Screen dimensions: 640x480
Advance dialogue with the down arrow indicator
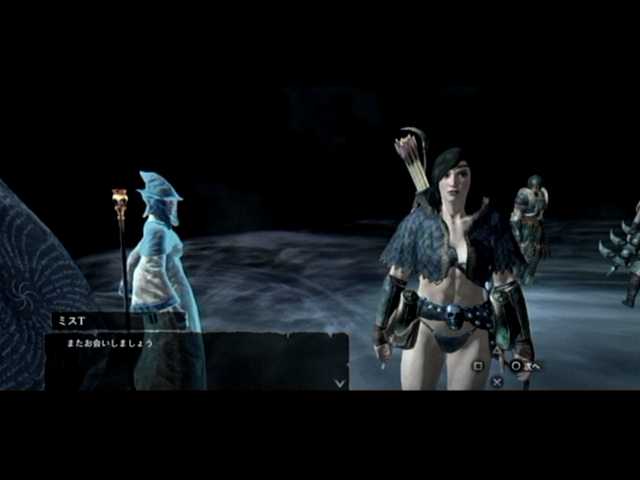(340, 381)
